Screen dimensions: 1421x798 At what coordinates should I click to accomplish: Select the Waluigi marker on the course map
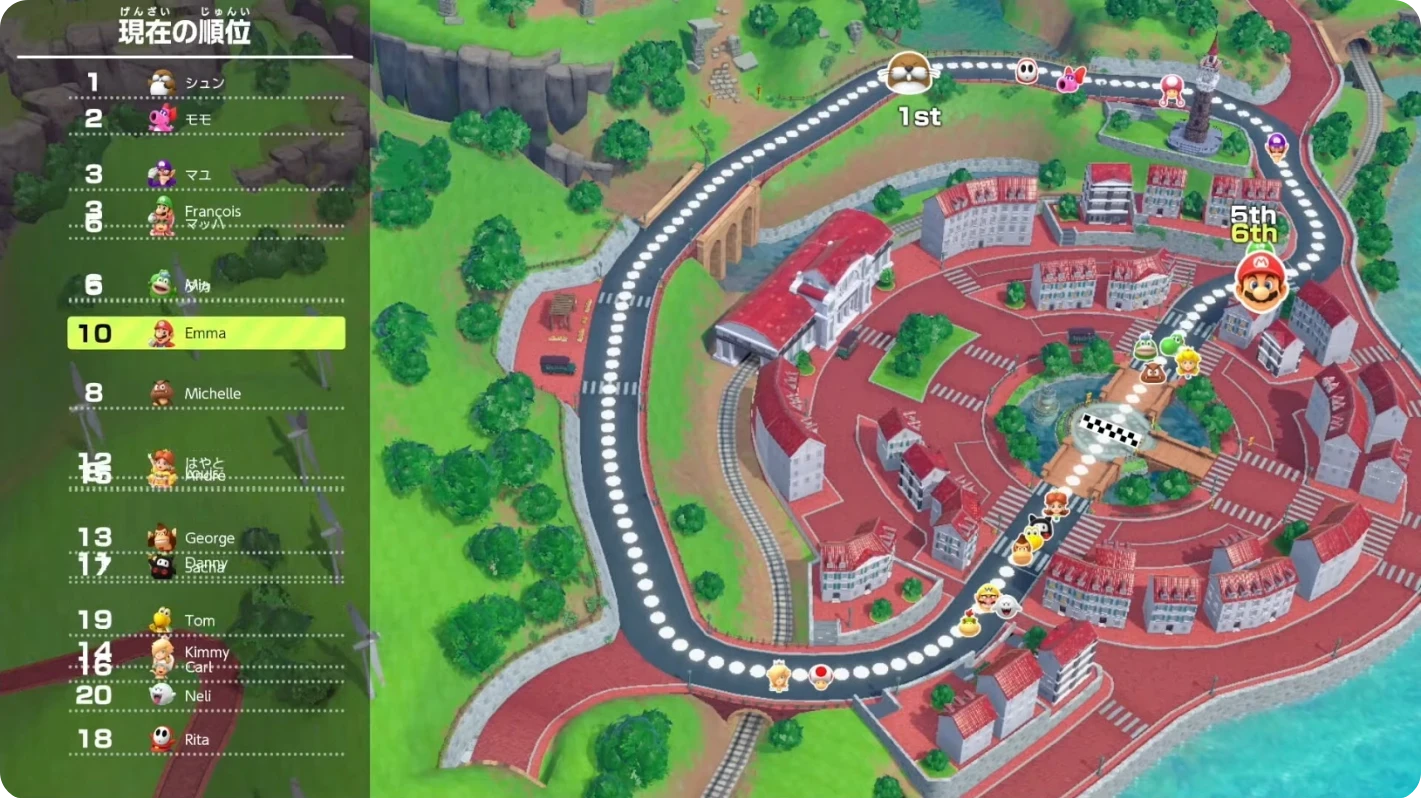pyautogui.click(x=1277, y=145)
